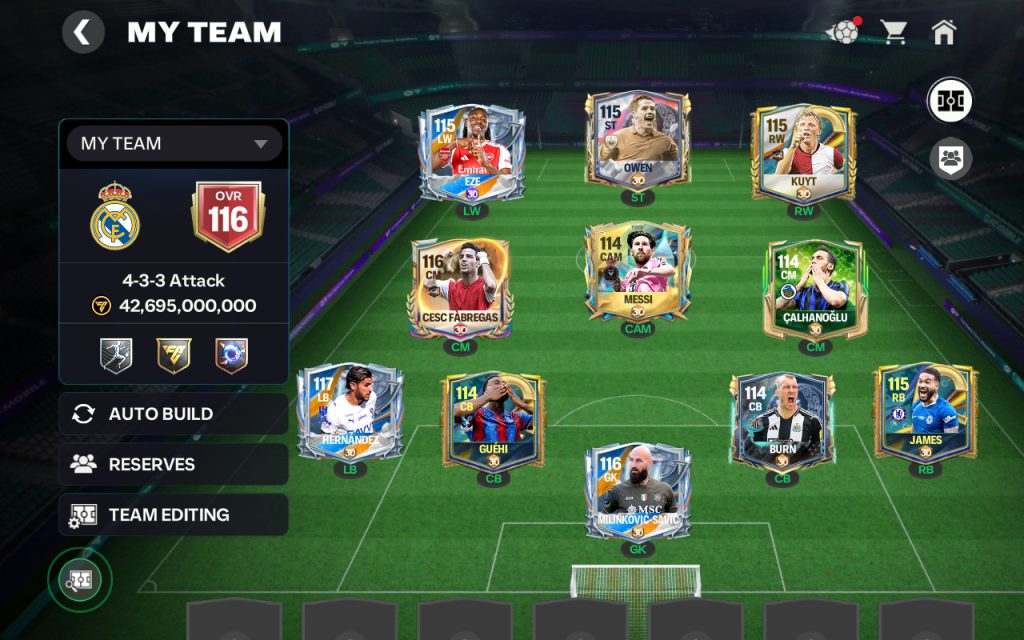Choose the James right back card
The width and height of the screenshot is (1024, 640).
925,411
